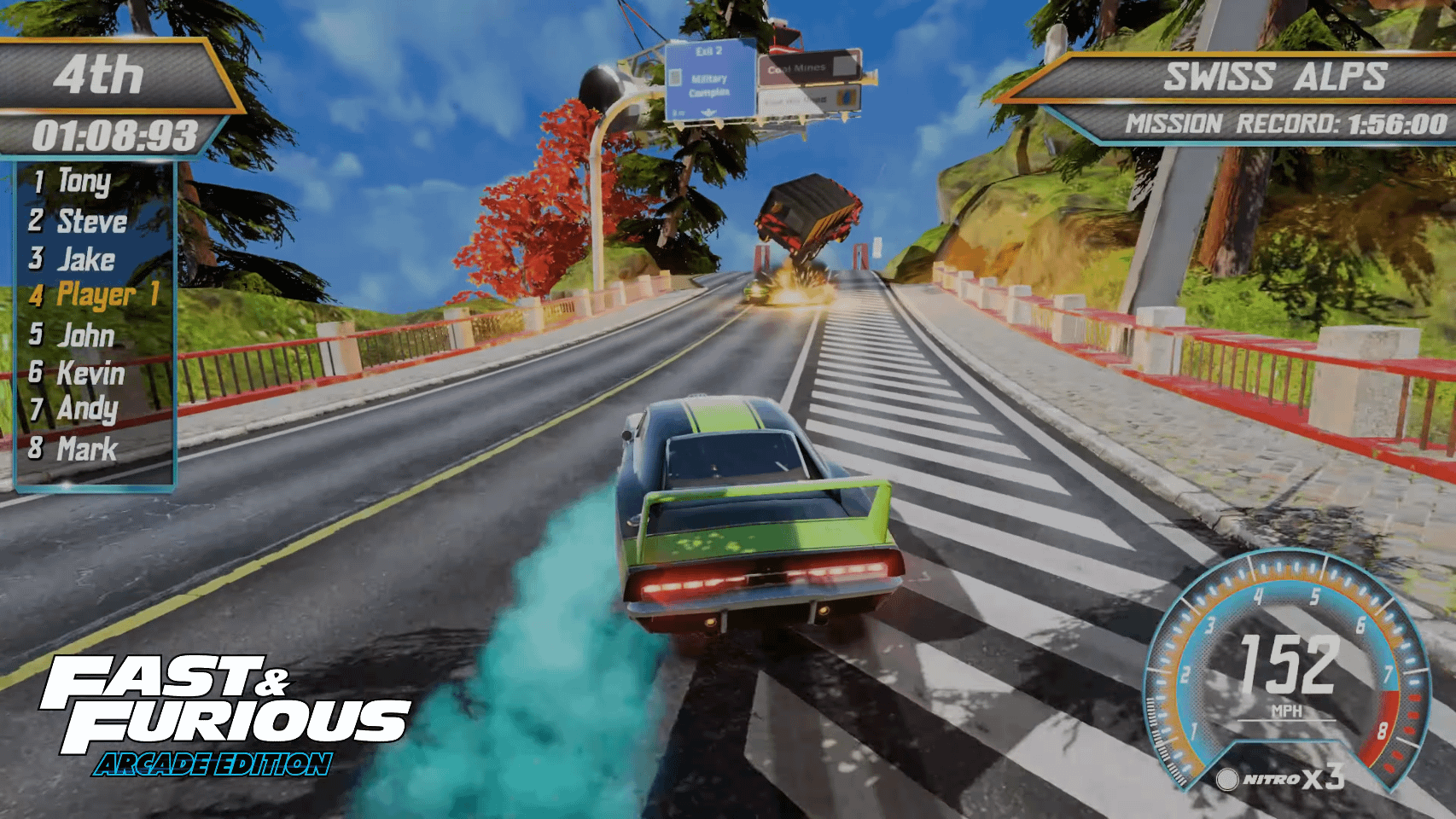Pick John from the standings list
The image size is (1456, 819).
(x=85, y=335)
